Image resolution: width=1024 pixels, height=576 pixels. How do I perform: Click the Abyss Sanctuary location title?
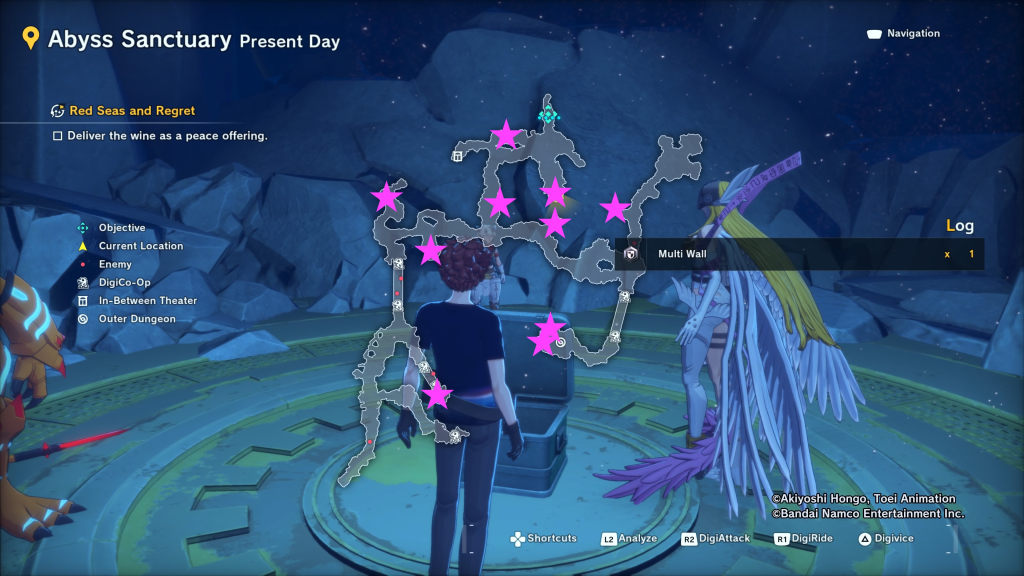point(140,40)
